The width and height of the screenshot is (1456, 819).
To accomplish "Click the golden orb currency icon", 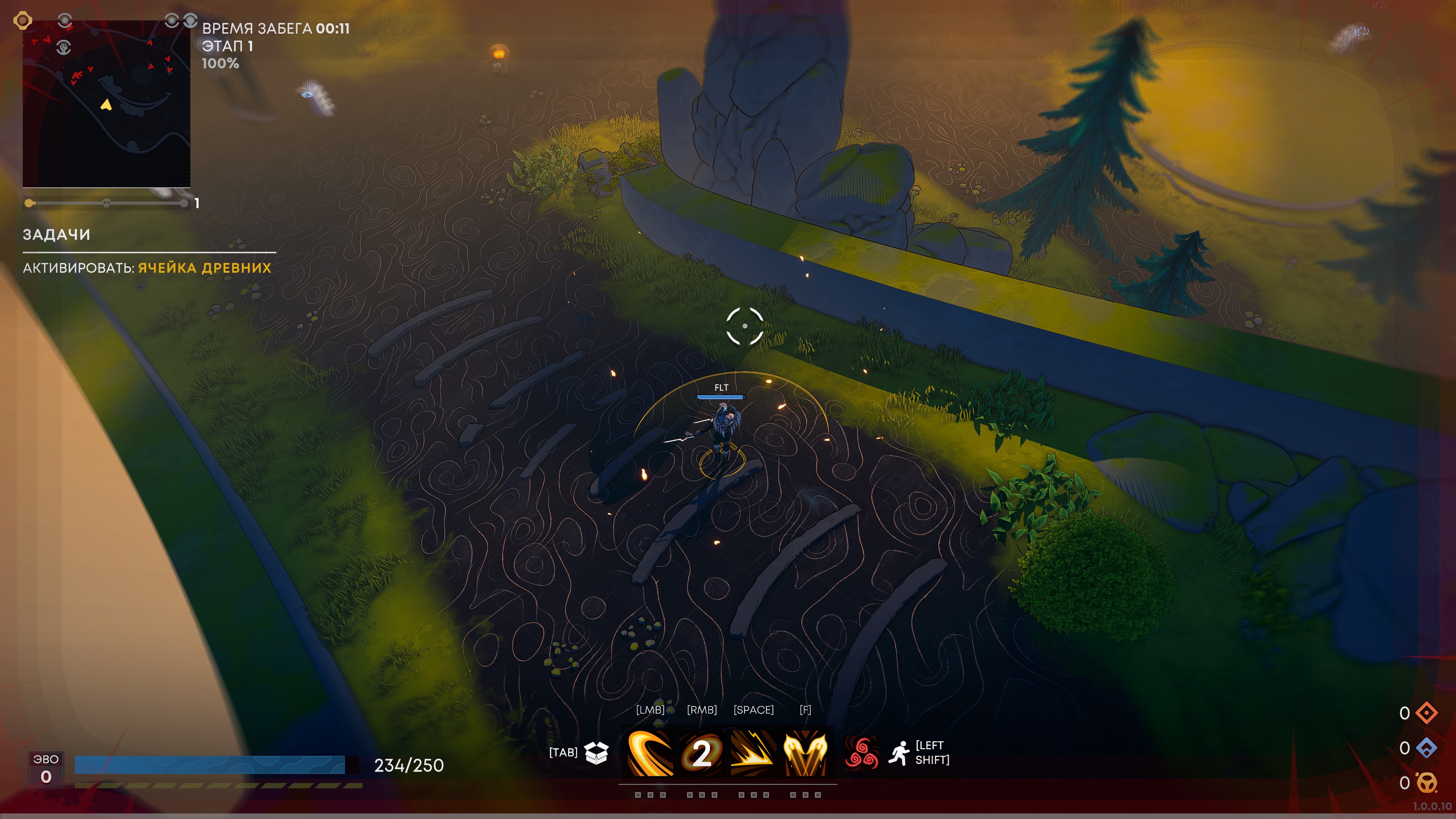I will (x=1426, y=783).
